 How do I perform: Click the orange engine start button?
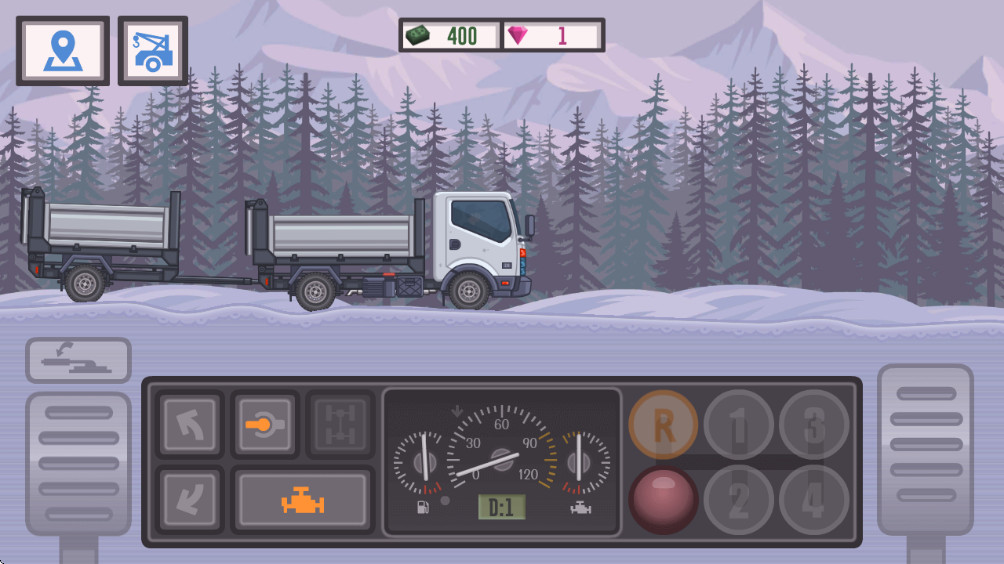302,500
